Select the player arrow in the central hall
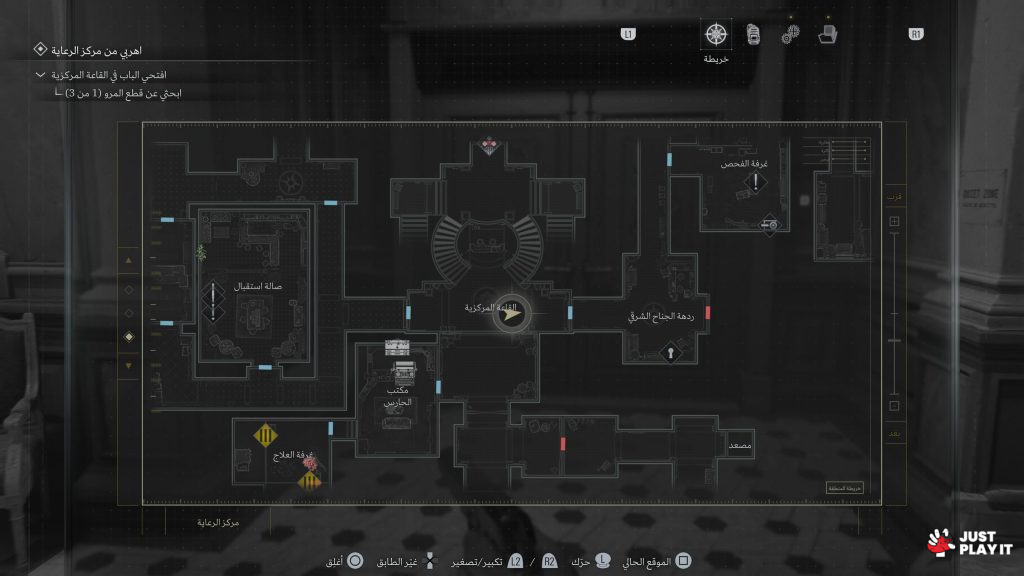 [512, 314]
